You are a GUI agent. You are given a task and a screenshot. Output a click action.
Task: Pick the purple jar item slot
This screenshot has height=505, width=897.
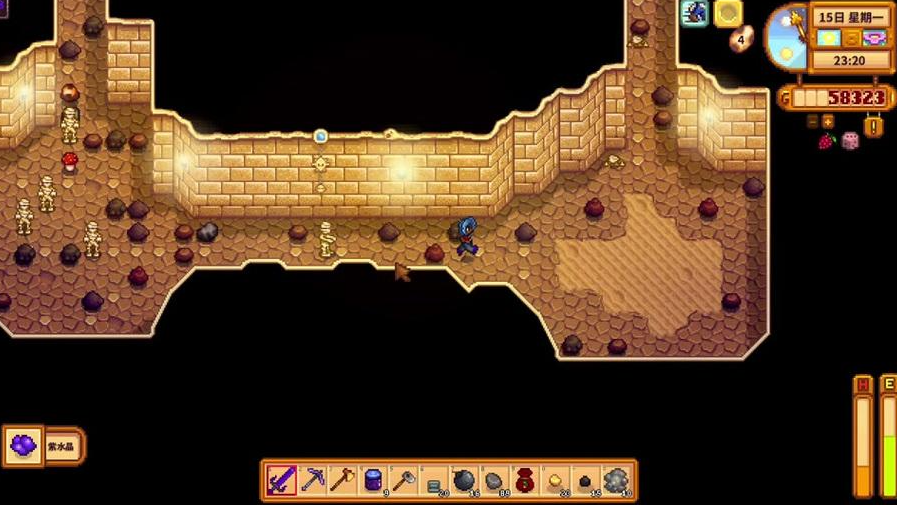[x=373, y=480]
